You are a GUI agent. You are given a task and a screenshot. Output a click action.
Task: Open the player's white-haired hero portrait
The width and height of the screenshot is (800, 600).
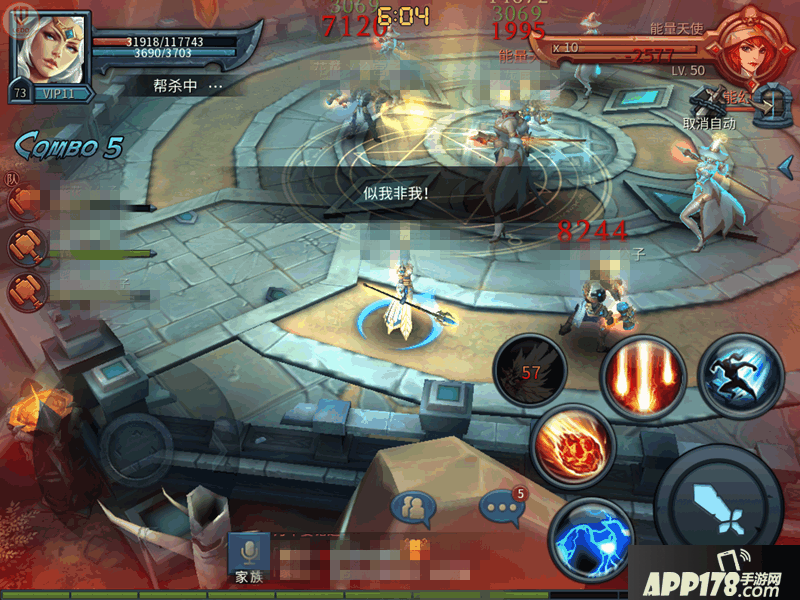[49, 46]
